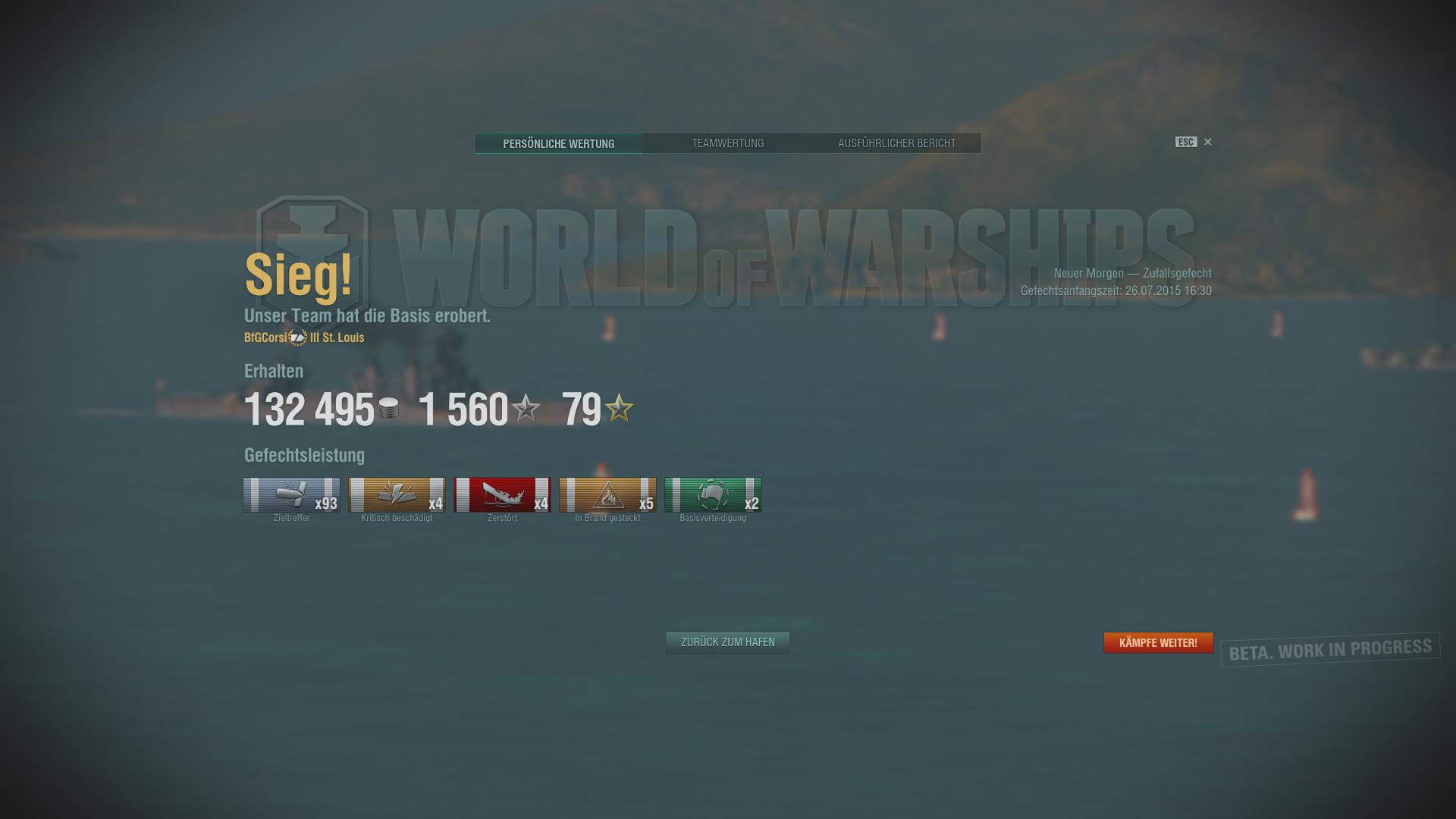Select the Kritisch beschädigt ribbon
1456x819 pixels.
point(397,495)
